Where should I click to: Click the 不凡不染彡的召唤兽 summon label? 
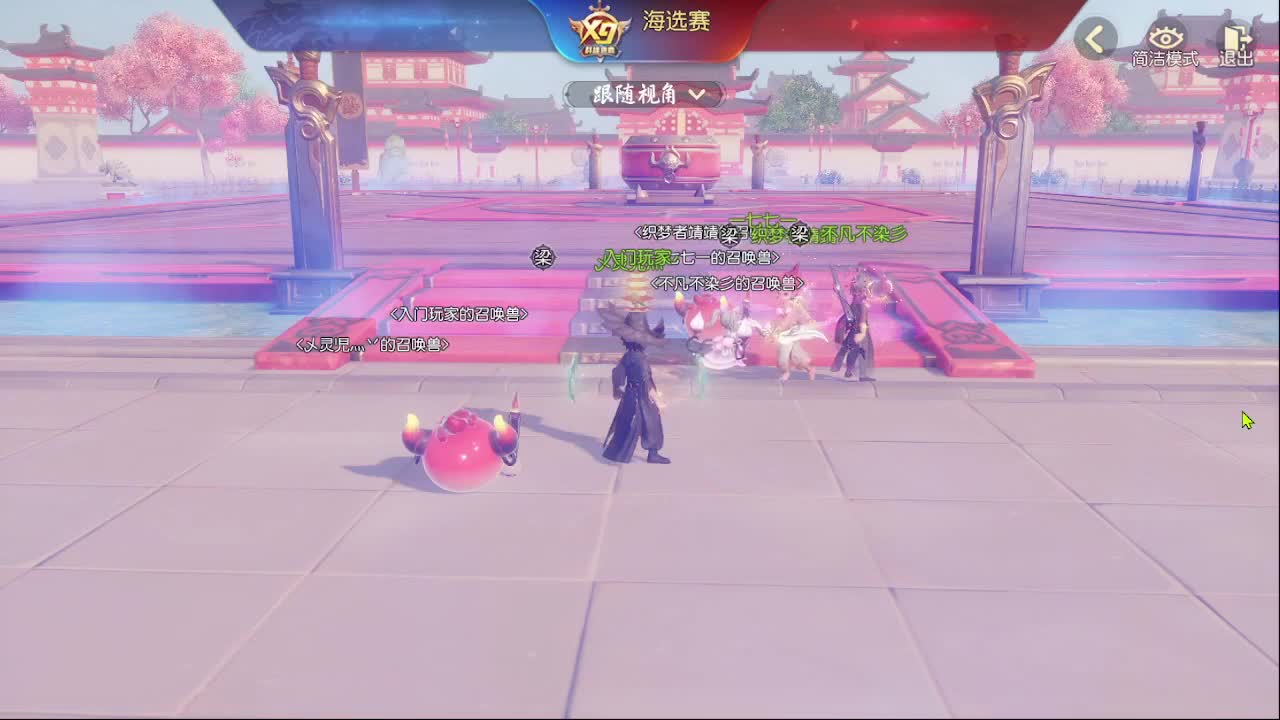[729, 282]
